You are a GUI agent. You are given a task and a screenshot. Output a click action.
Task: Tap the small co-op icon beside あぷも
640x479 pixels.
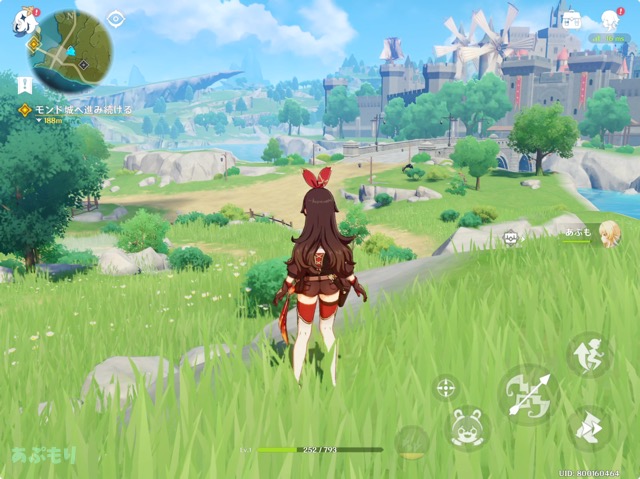point(512,237)
